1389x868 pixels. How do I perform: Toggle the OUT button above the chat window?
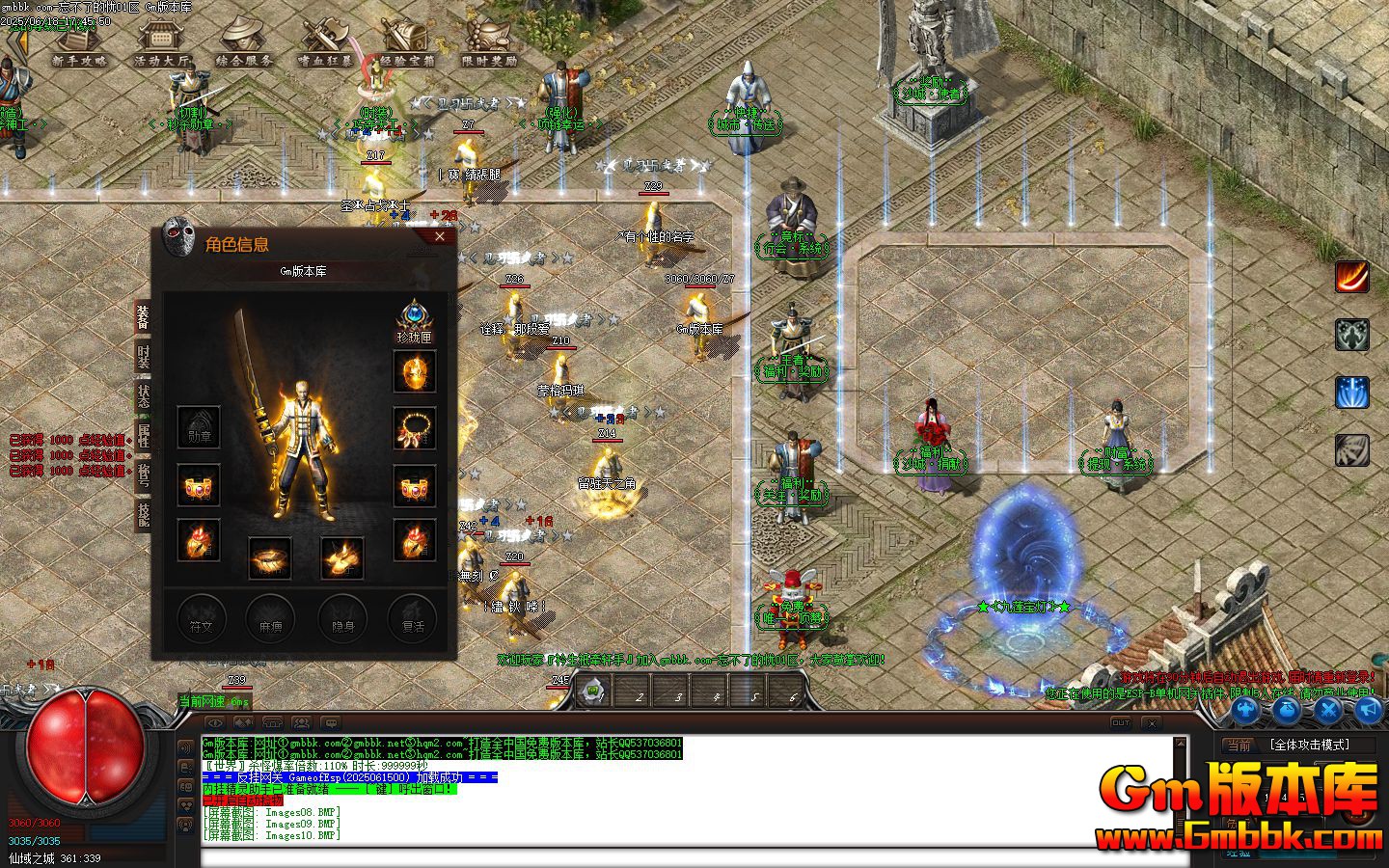pyautogui.click(x=1121, y=723)
